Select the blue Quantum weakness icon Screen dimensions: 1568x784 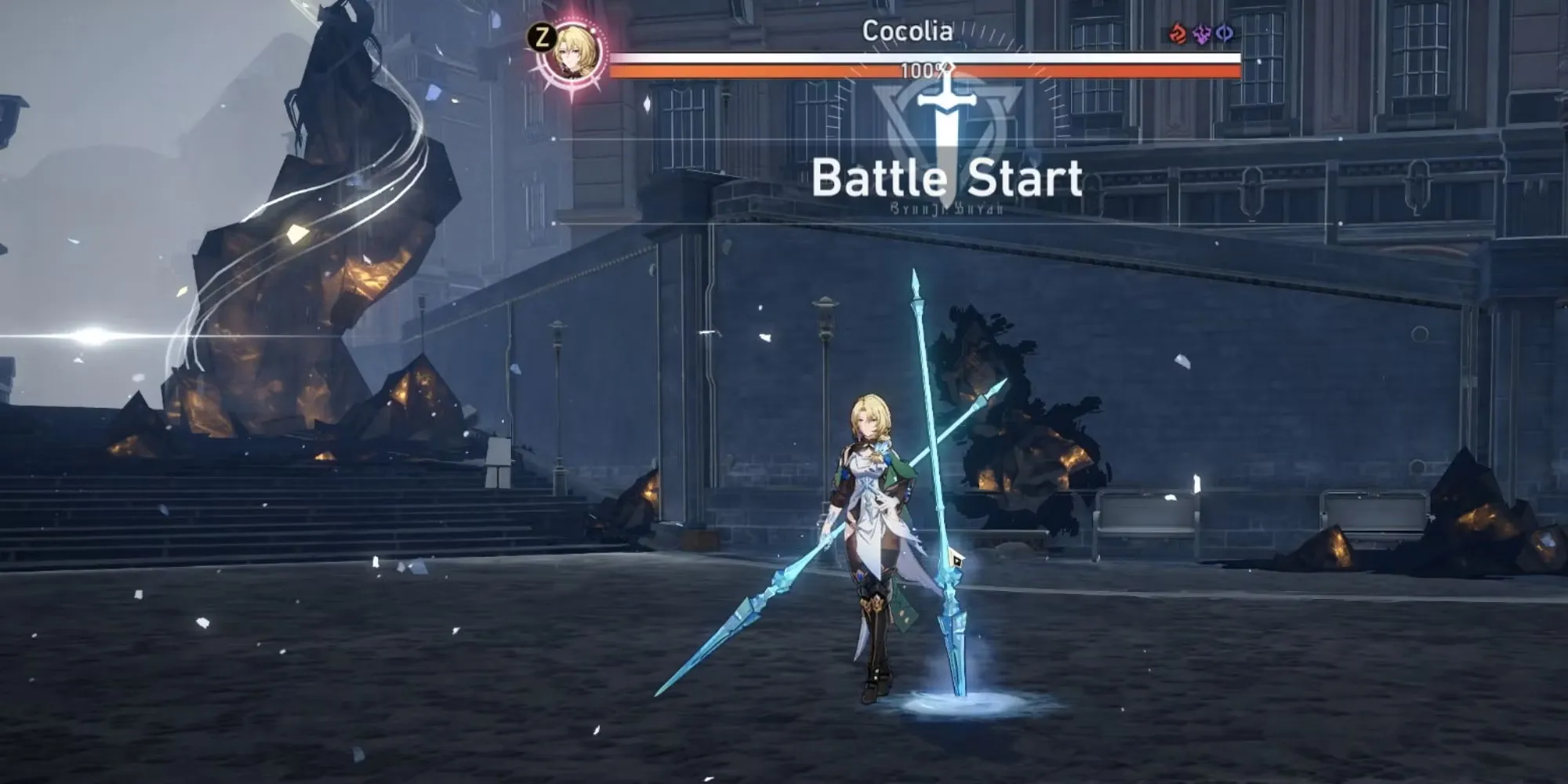(x=1224, y=34)
